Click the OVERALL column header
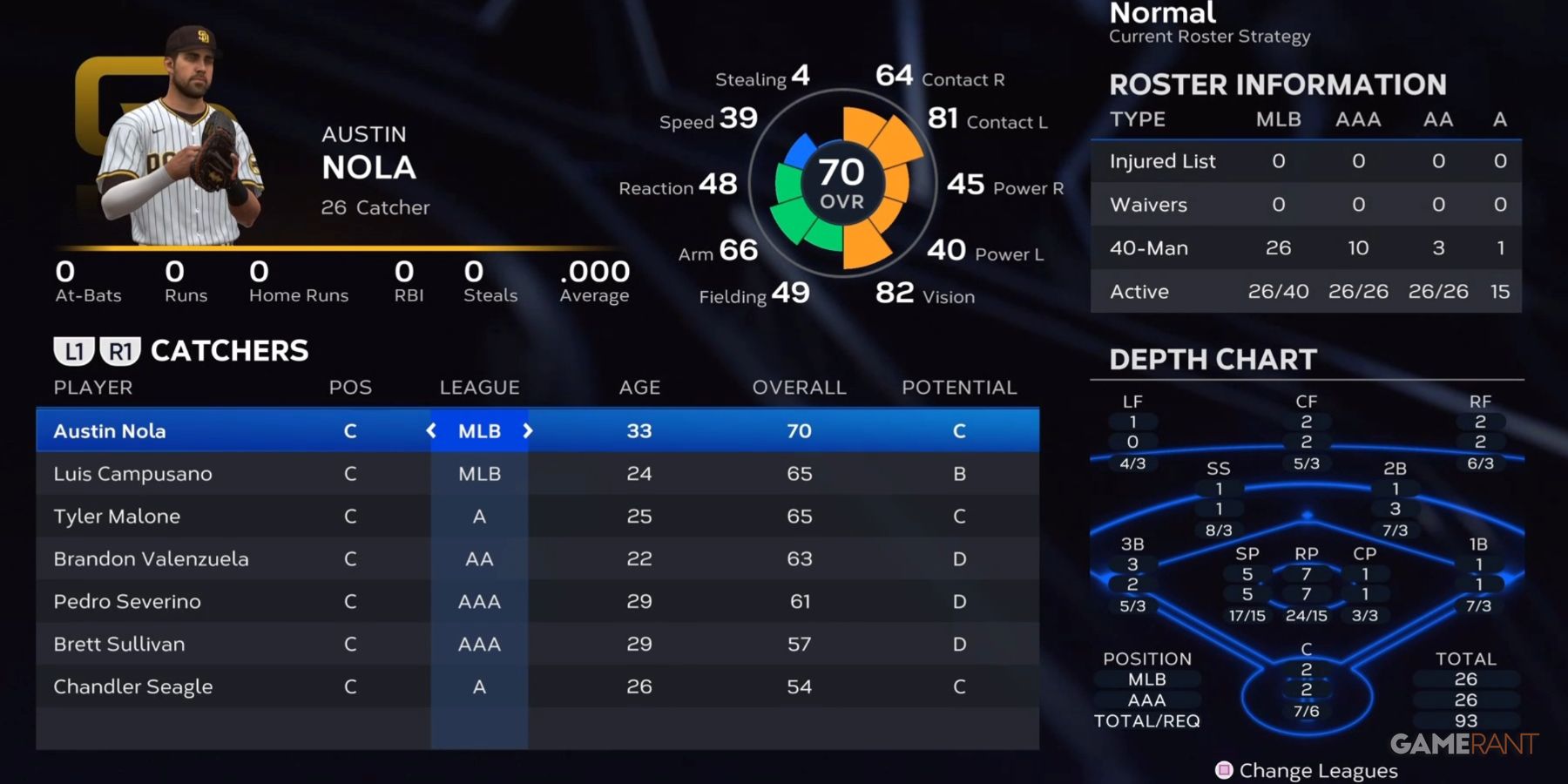1568x784 pixels. click(x=798, y=387)
